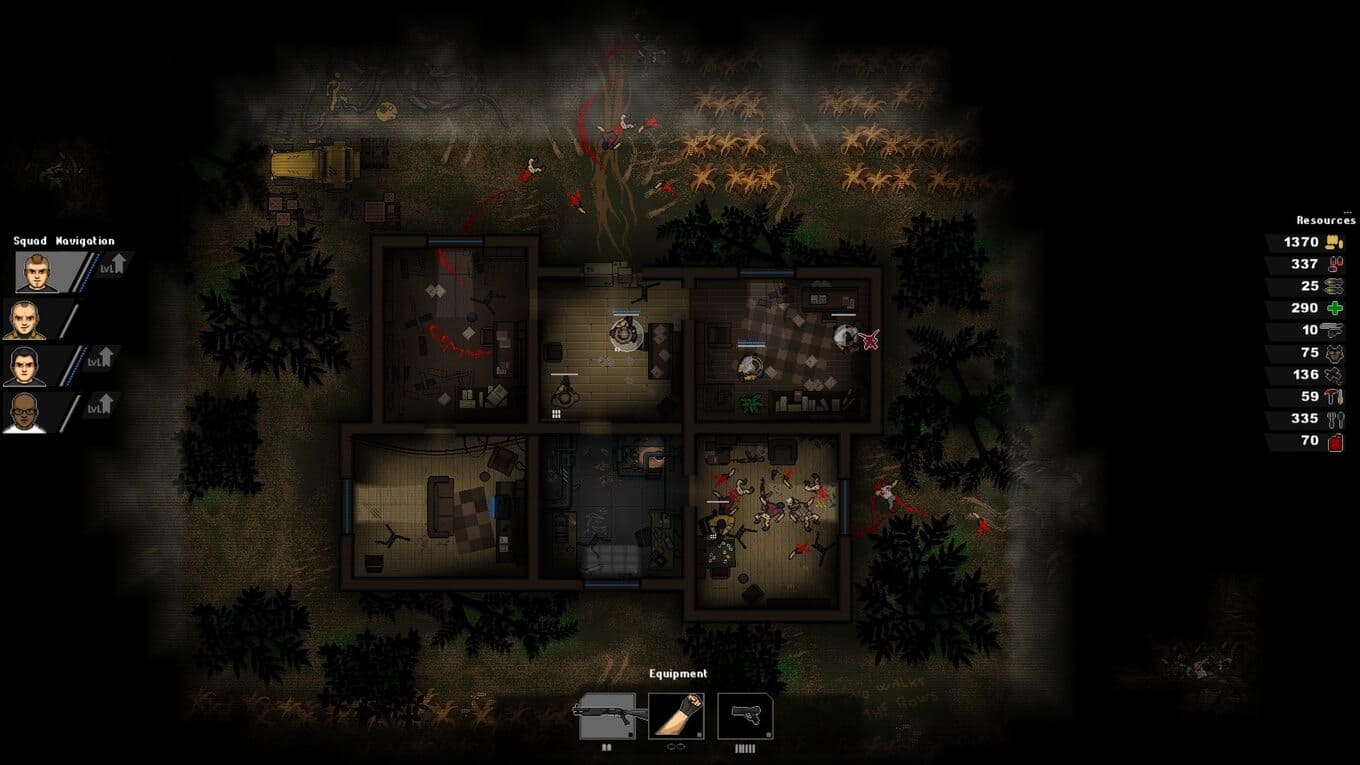
Task: Level up the mohawk squad member
Action: click(116, 264)
